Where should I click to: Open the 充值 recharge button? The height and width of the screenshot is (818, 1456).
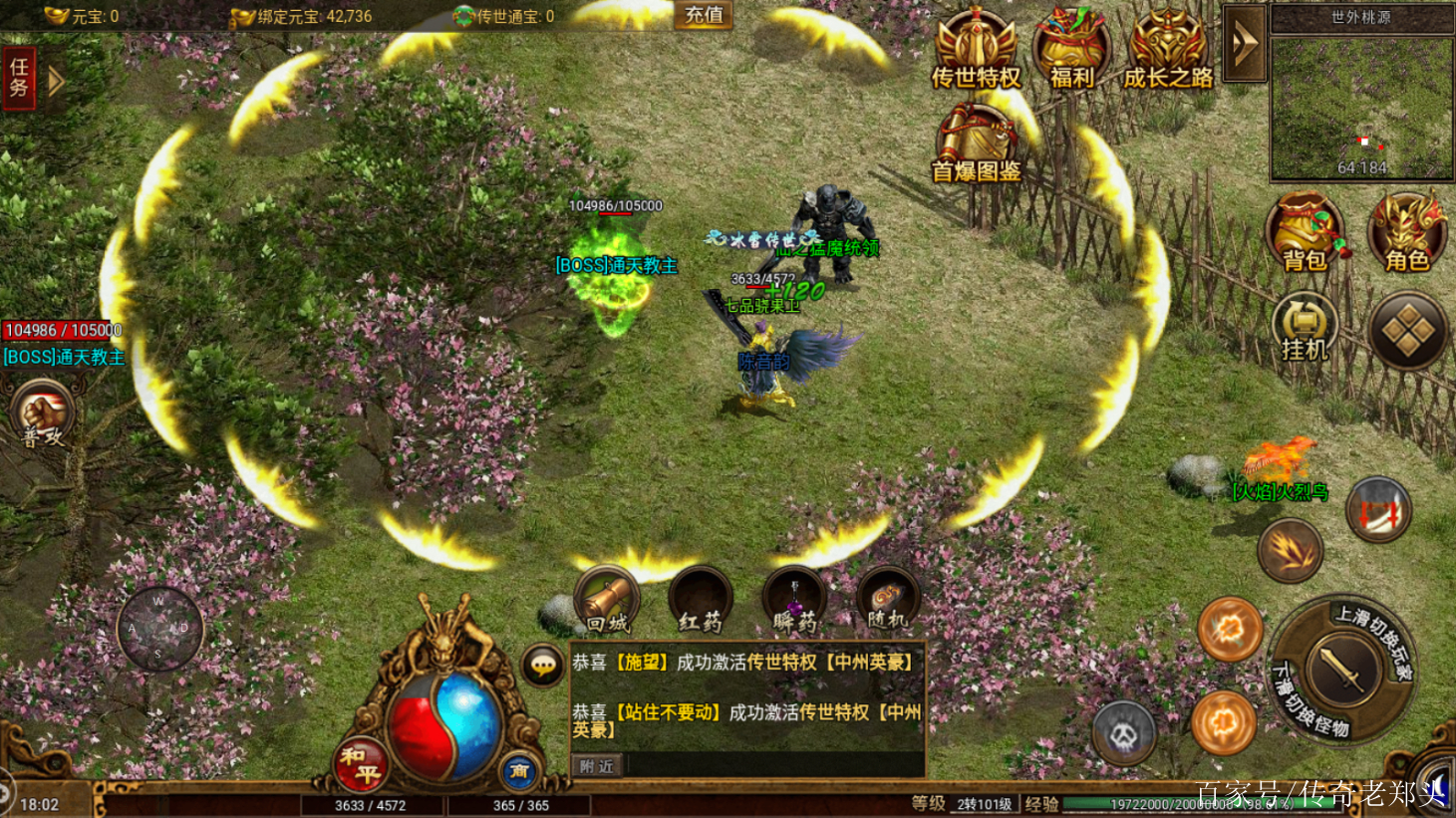[704, 15]
